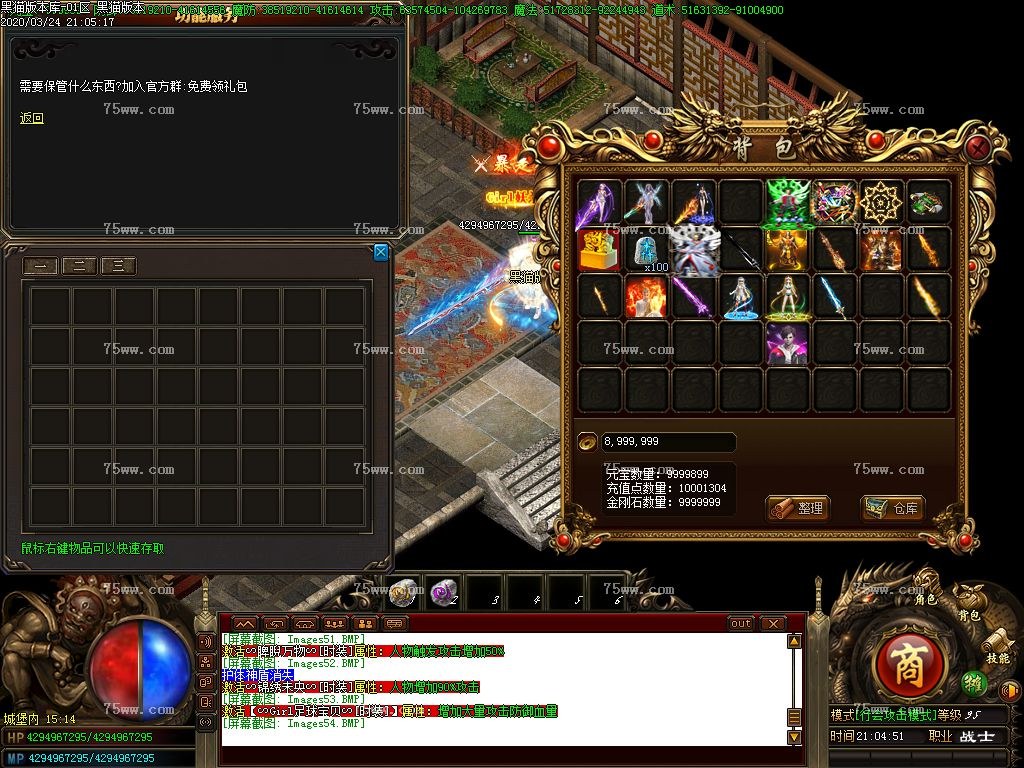This screenshot has height=768, width=1024.
Task: Pick the green-winged costume item
Action: coord(788,203)
